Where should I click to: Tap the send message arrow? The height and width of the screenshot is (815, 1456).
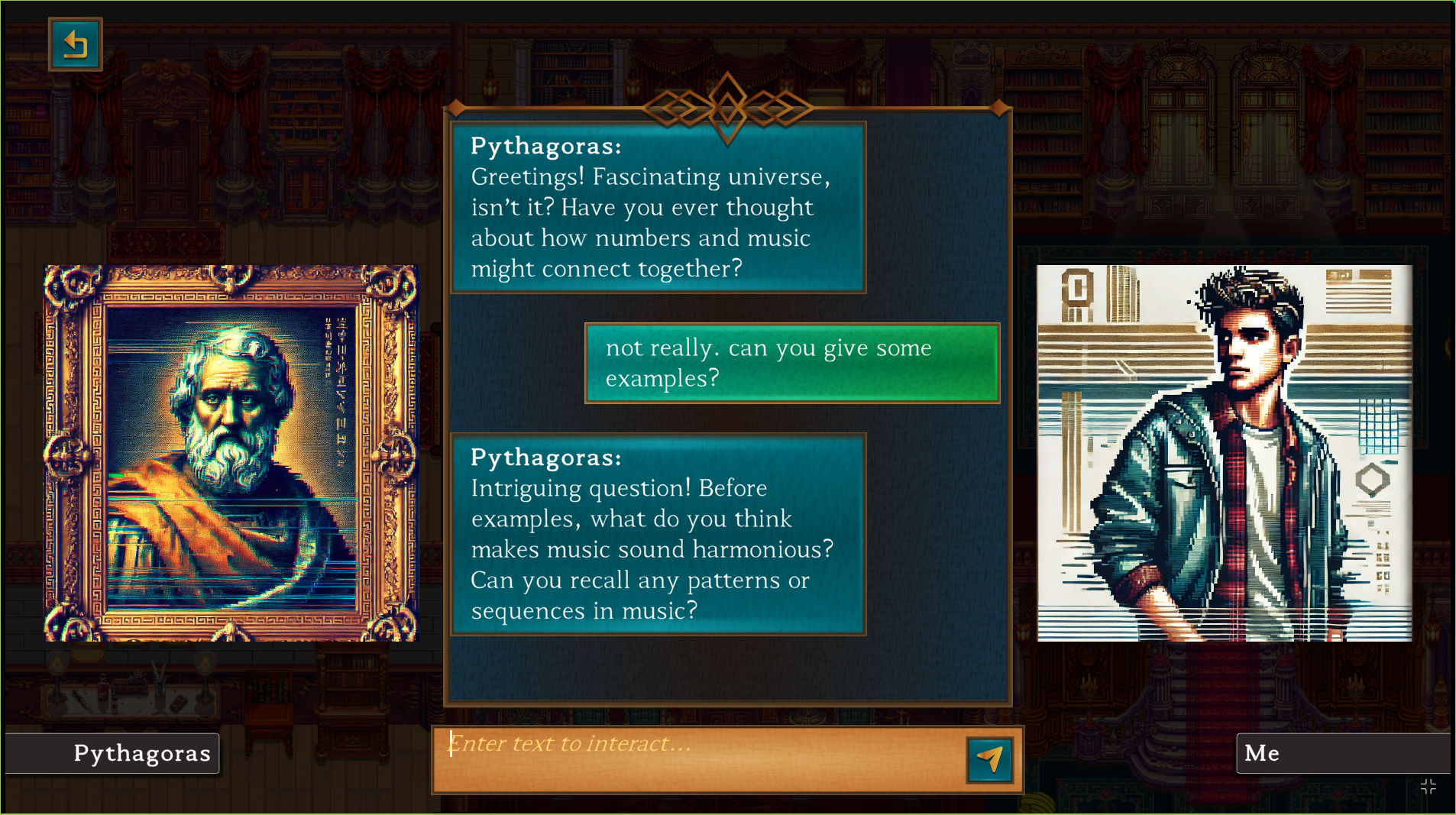coord(989,758)
